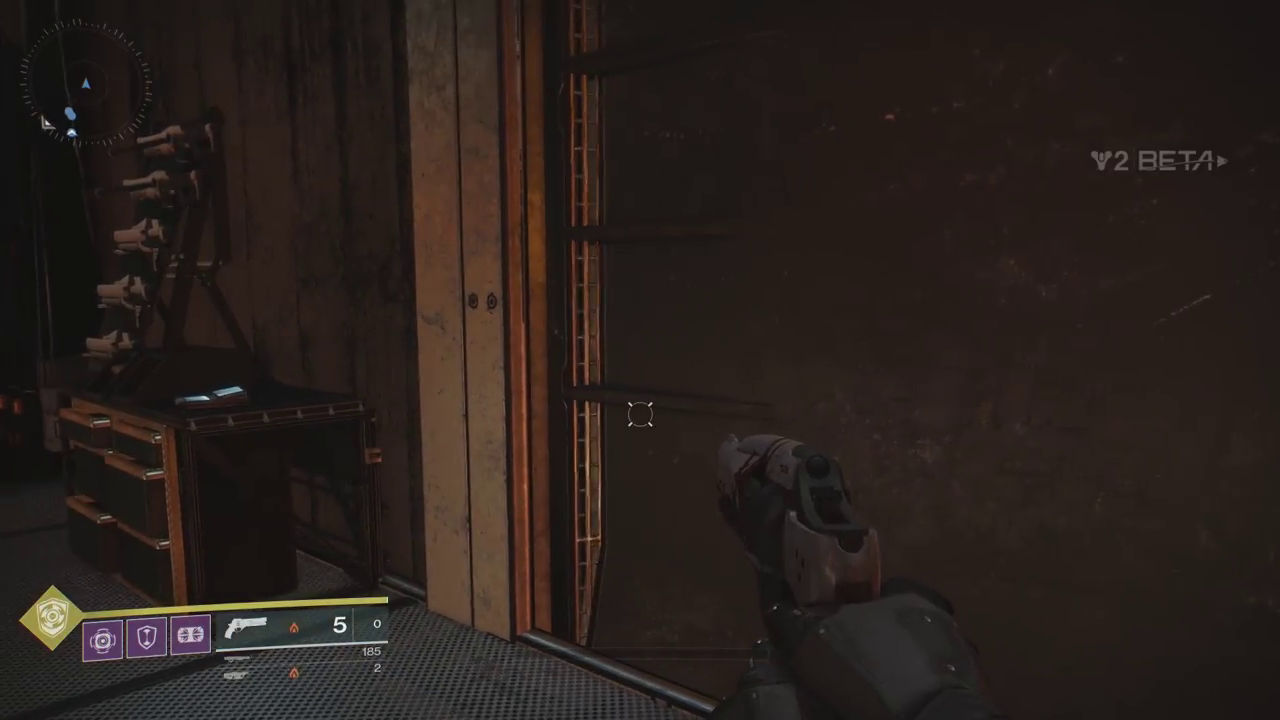Use the purple shield-shaped ability icon
The width and height of the screenshot is (1280, 720).
[x=147, y=637]
